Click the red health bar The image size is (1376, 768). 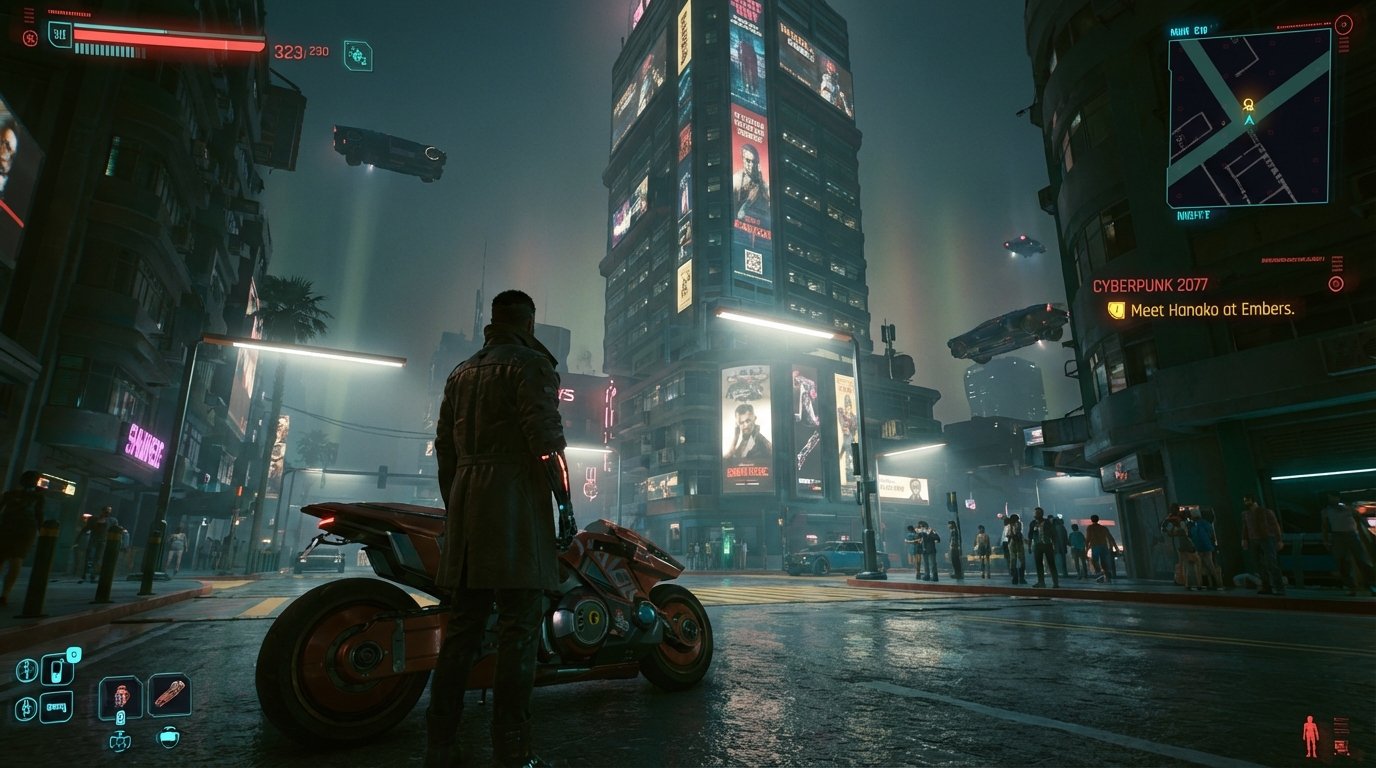[x=169, y=36]
